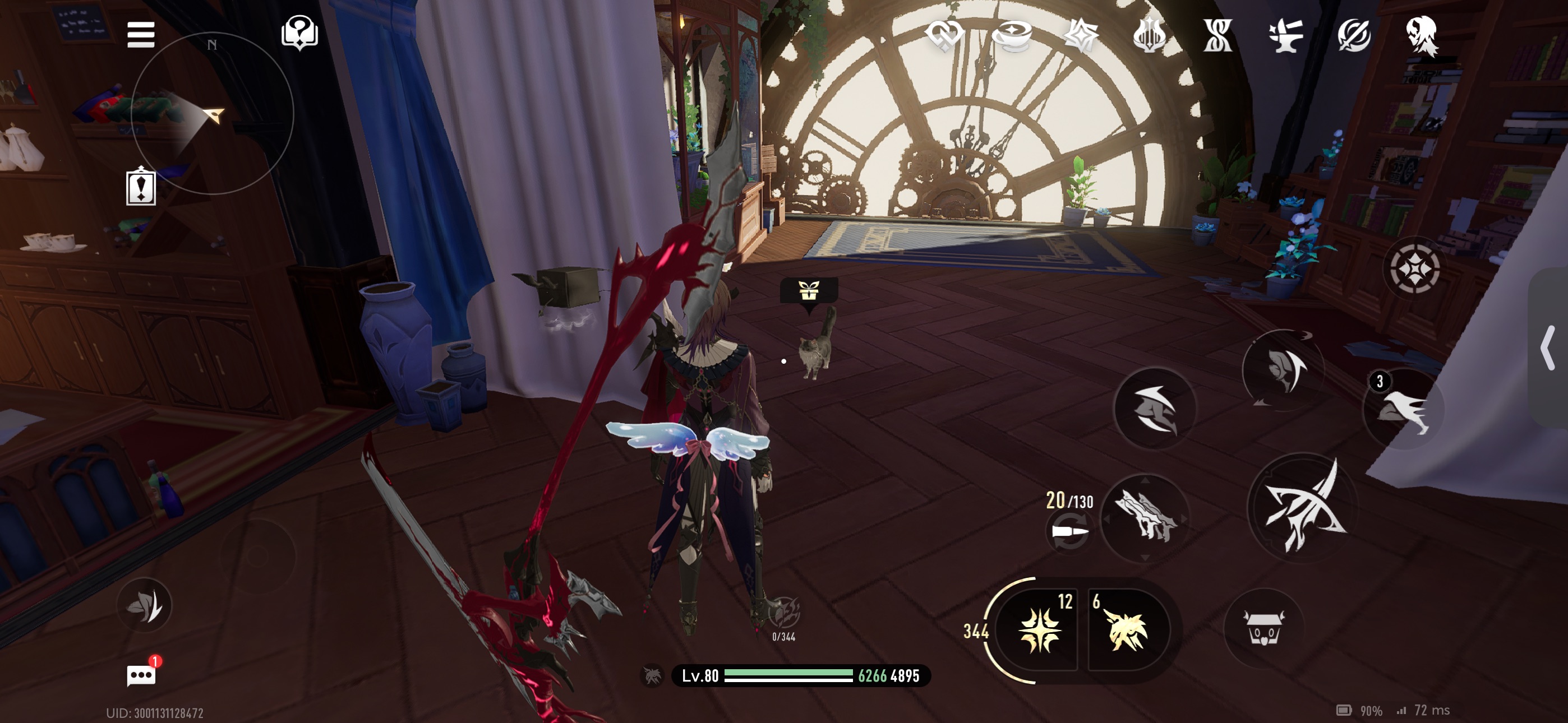Image resolution: width=1568 pixels, height=723 pixels.
Task: Open chat with the unread message badge
Action: click(141, 675)
